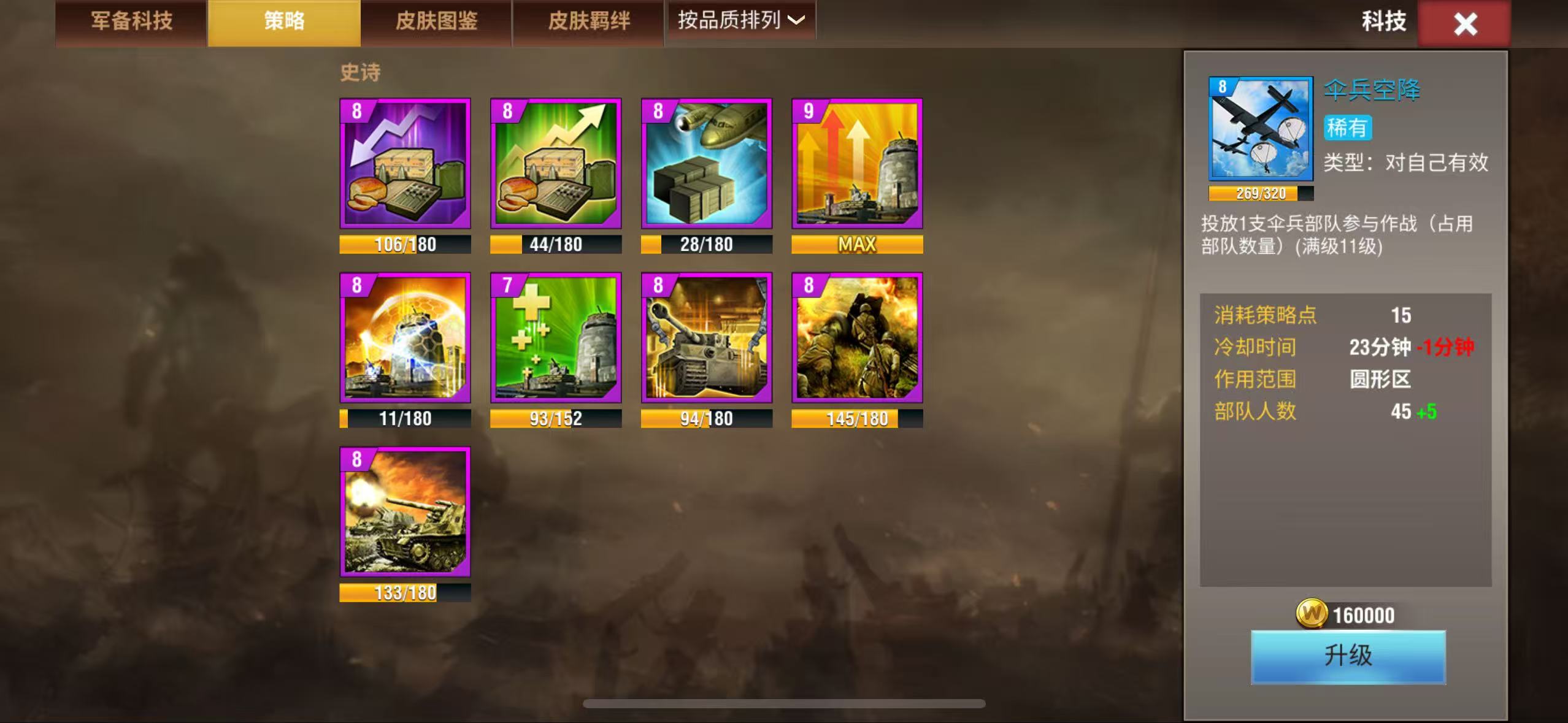
Task: Open the 皮肤图鉴 tab
Action: click(x=435, y=21)
